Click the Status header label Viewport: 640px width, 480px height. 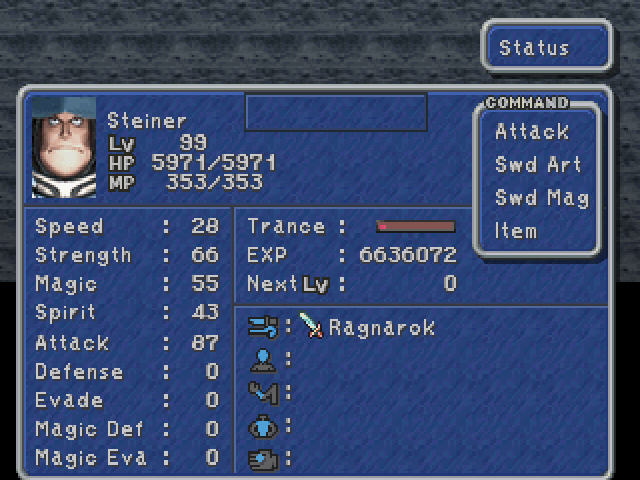(534, 48)
